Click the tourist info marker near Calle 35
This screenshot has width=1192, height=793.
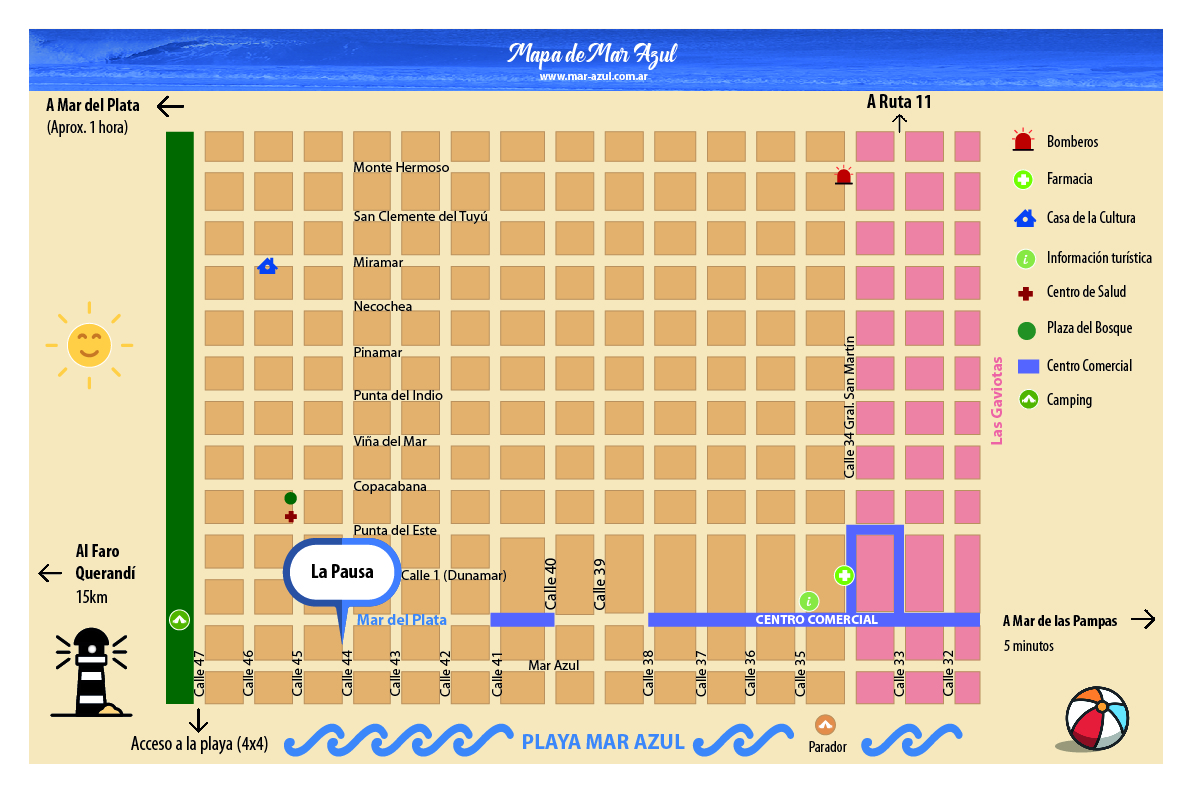click(x=809, y=601)
